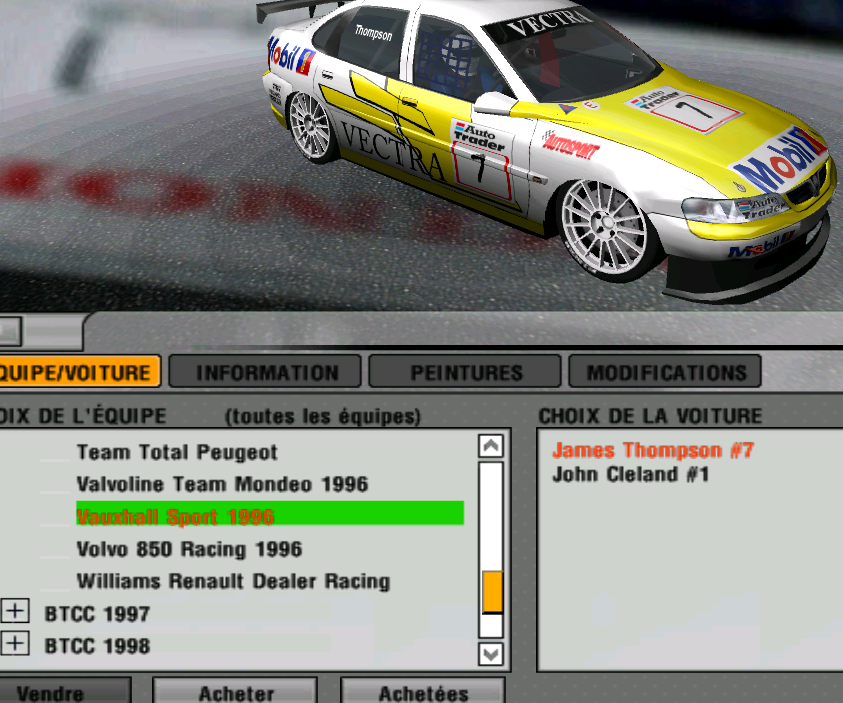Click the team list's up arrow
The height and width of the screenshot is (703, 843).
tap(491, 446)
